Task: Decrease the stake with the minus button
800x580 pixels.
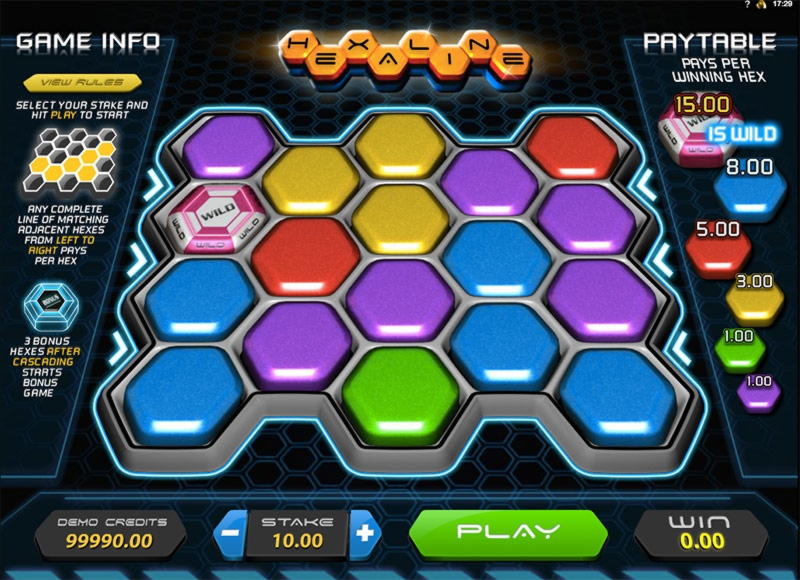Action: tap(229, 532)
